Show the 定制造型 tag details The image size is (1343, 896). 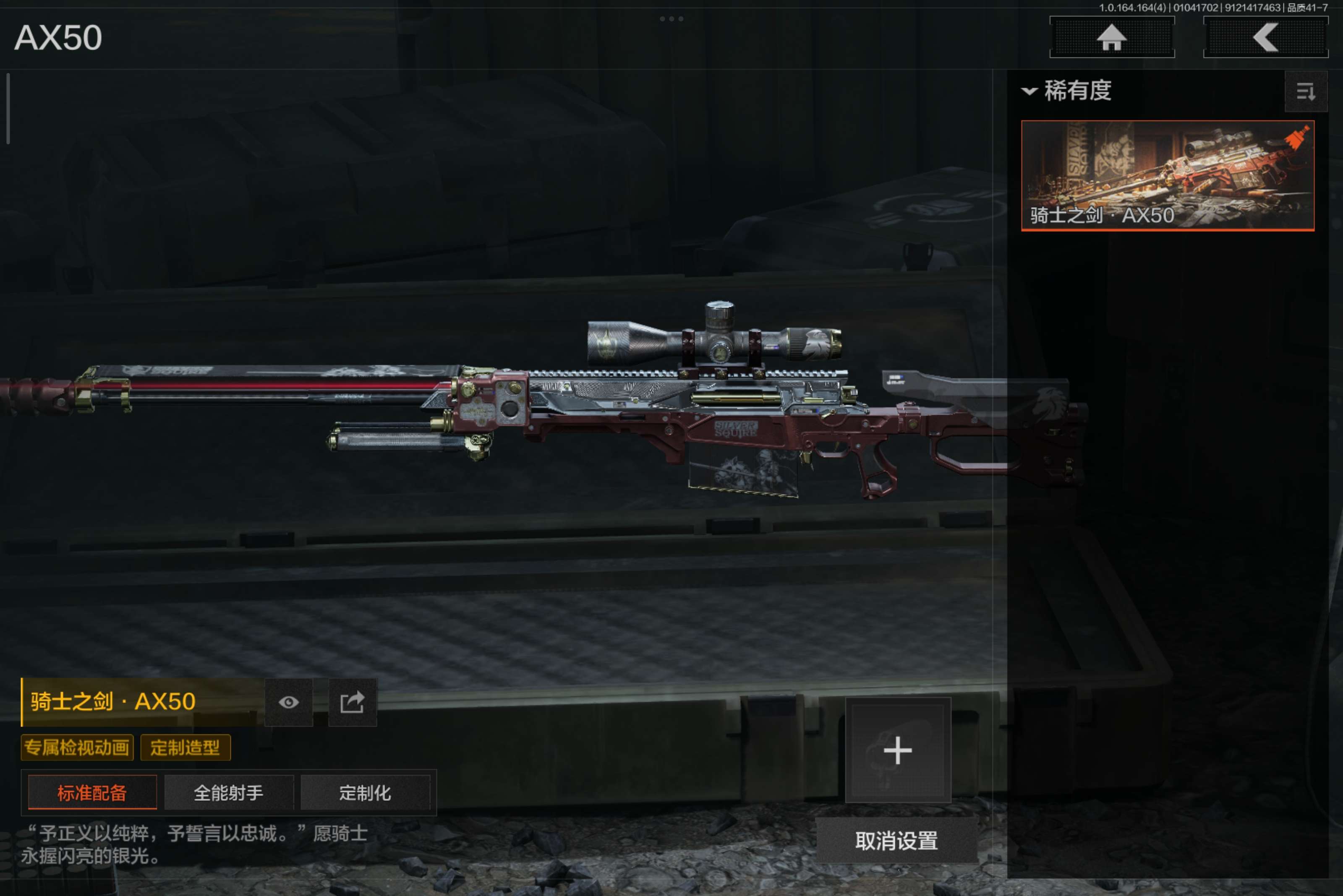(x=185, y=748)
